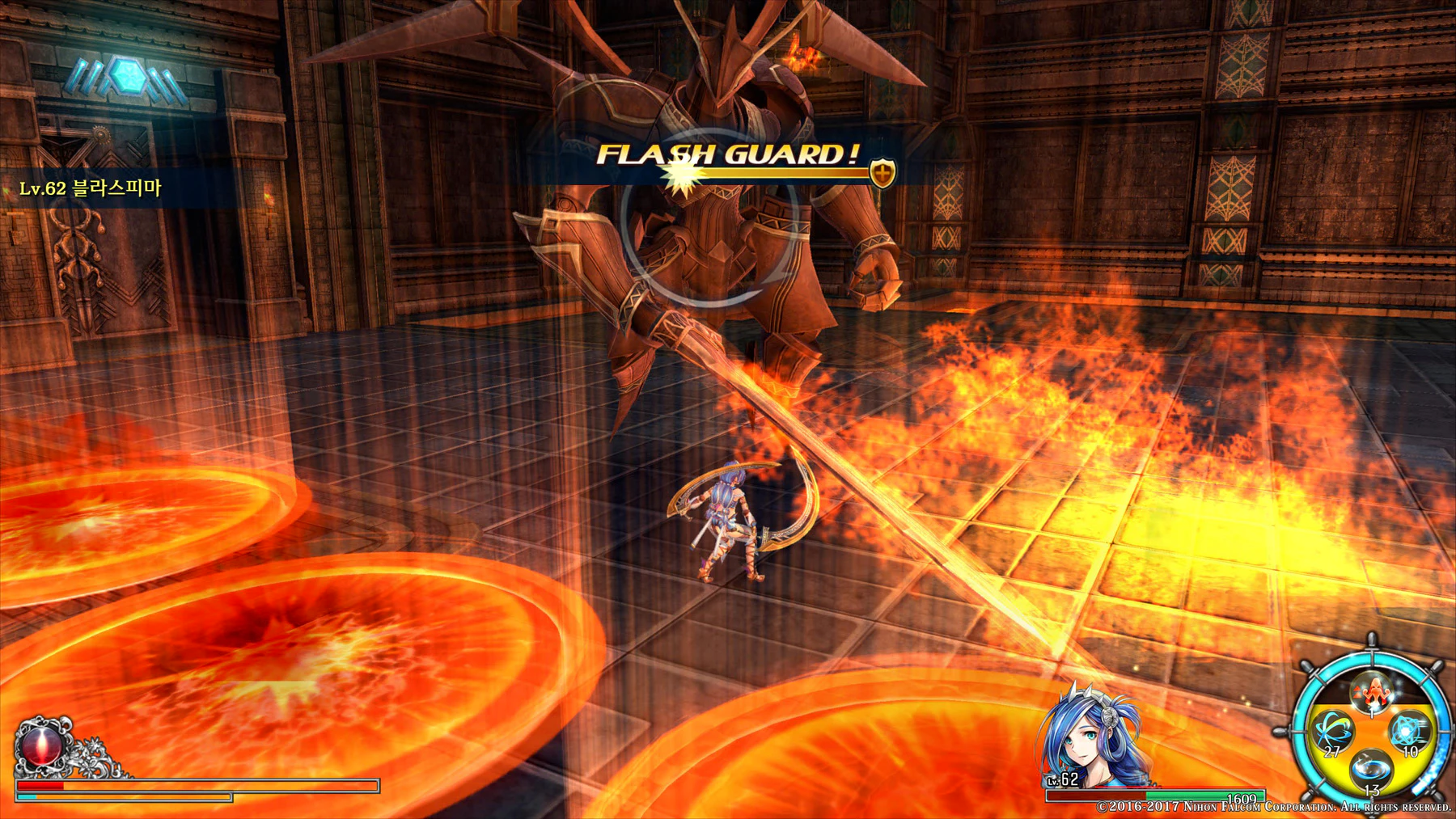
Task: Trigger the blue energy orb skill costing 10
Action: coord(1409,730)
